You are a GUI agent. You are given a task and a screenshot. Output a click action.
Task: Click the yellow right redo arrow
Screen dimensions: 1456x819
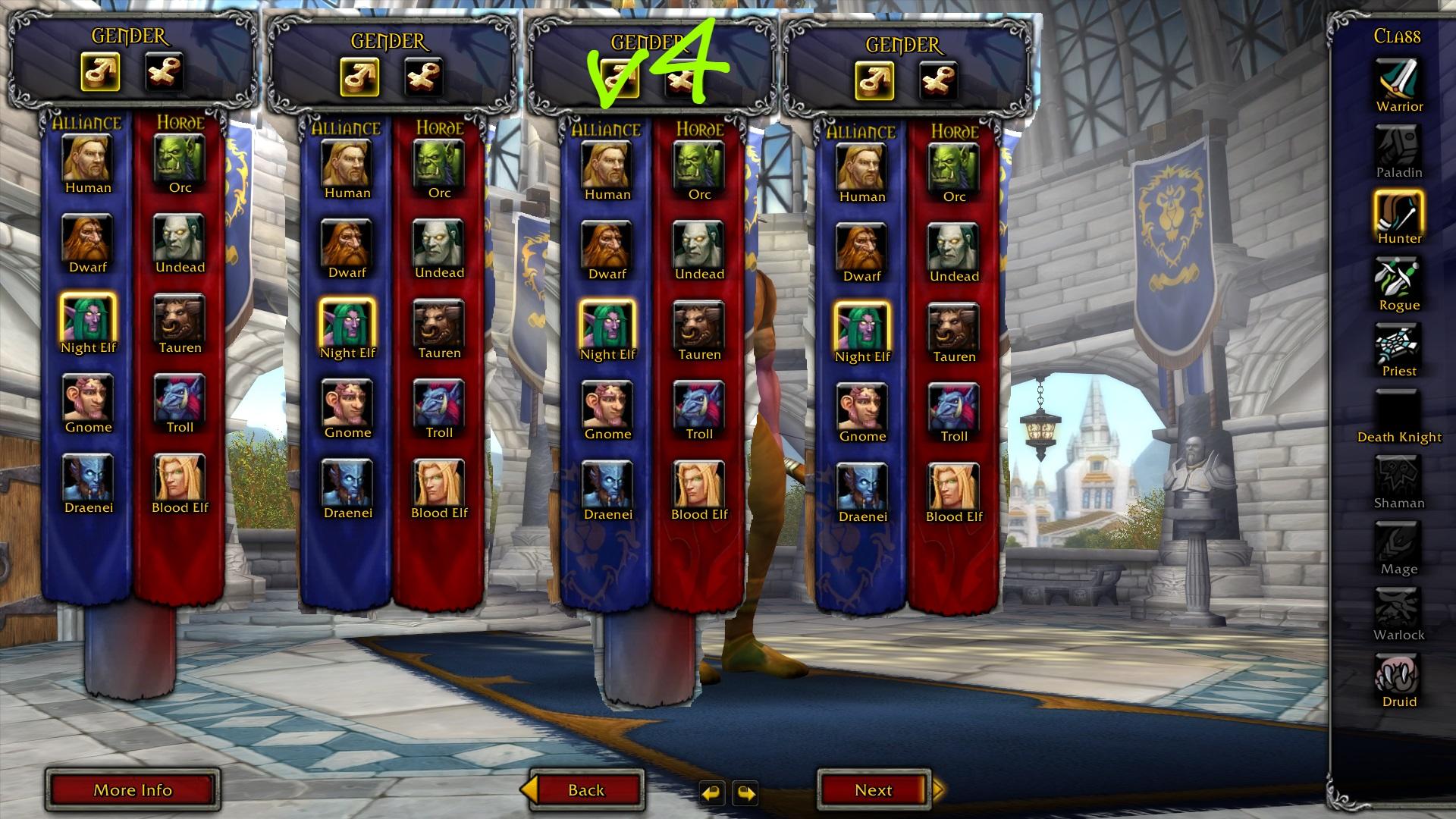click(746, 792)
